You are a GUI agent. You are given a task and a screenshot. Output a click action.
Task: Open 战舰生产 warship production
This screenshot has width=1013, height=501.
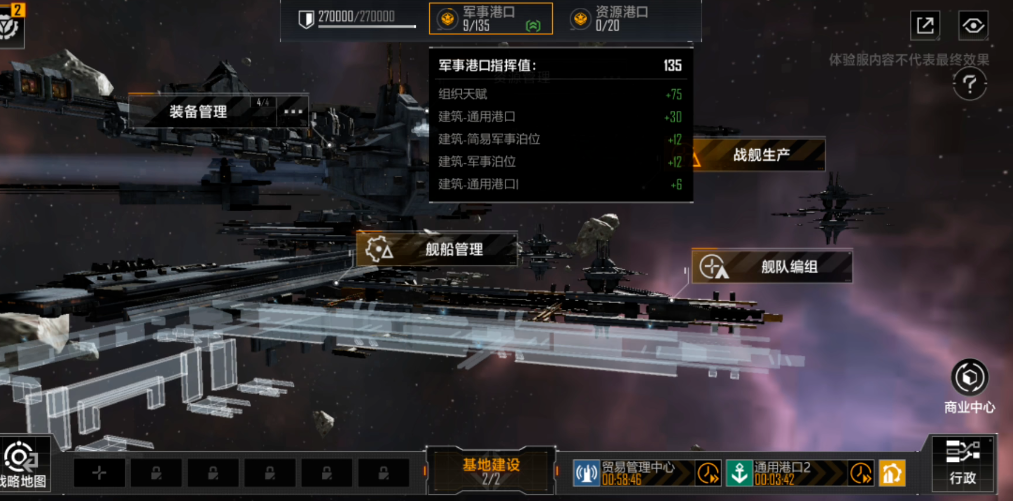pos(760,155)
